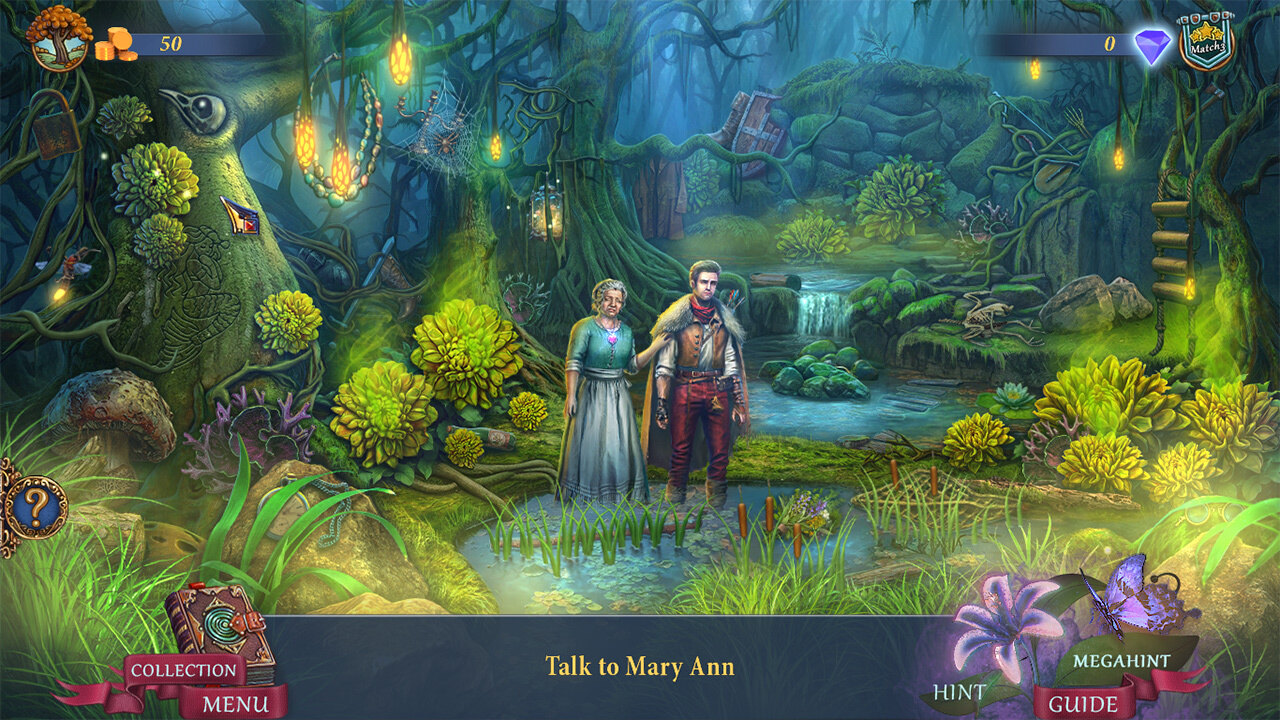Click the question mark help medallion

pos(33,508)
